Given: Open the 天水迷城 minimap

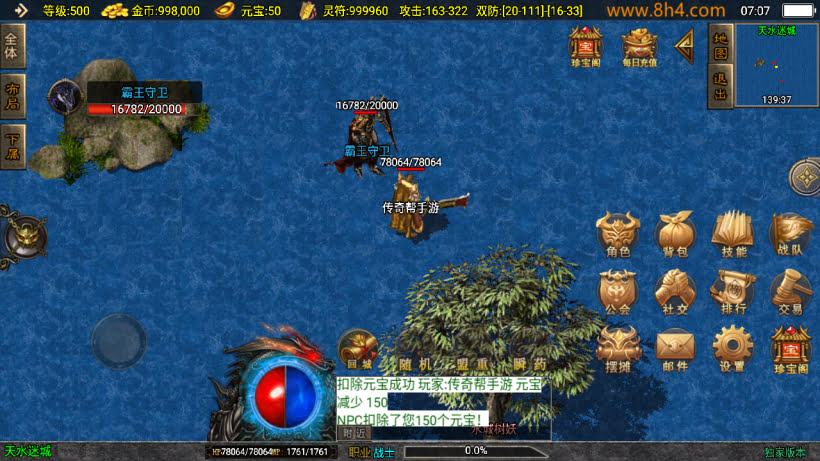Looking at the screenshot, I should click(x=776, y=64).
